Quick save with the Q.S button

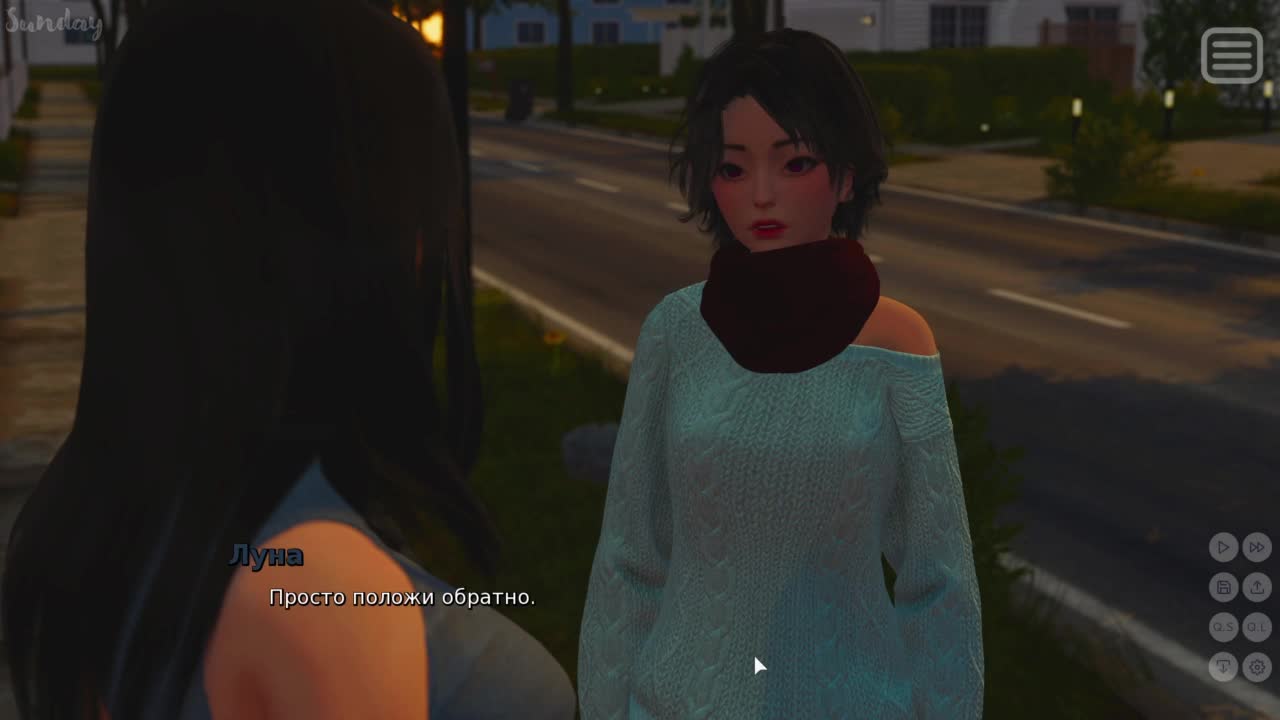[x=1223, y=627]
